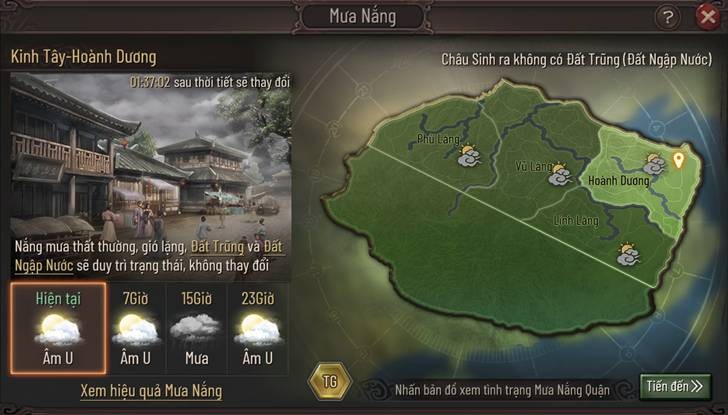Select the Hiện tại weather slot
This screenshot has width=728, height=415.
[x=57, y=326]
